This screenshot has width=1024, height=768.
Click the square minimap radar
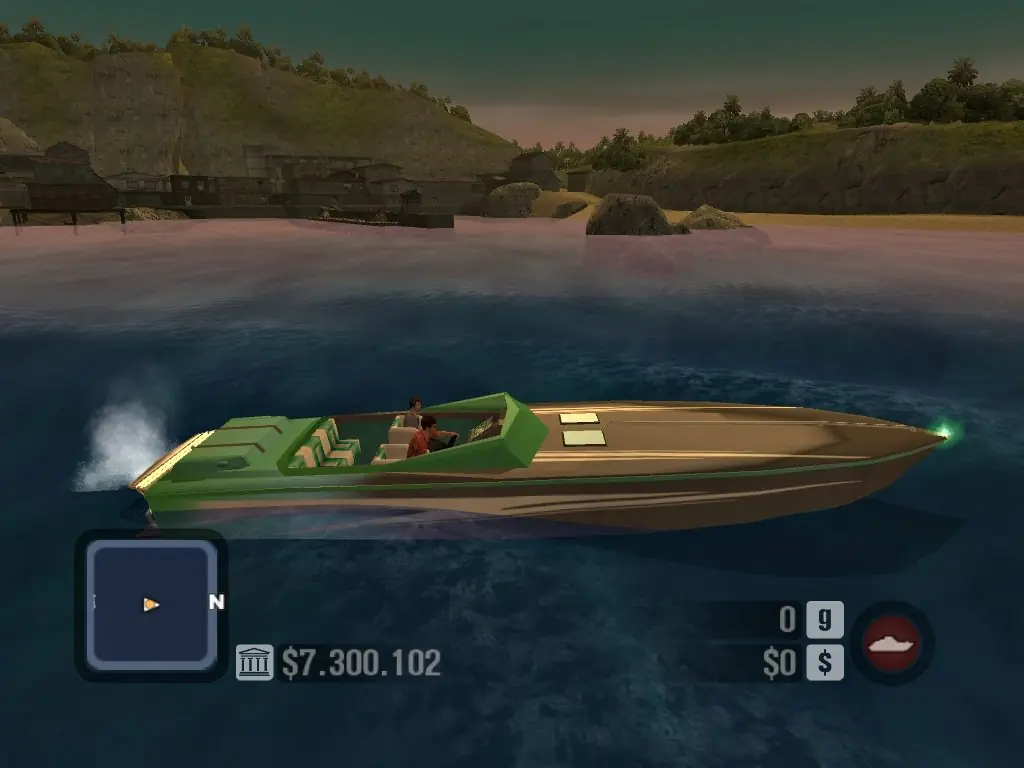(150, 604)
